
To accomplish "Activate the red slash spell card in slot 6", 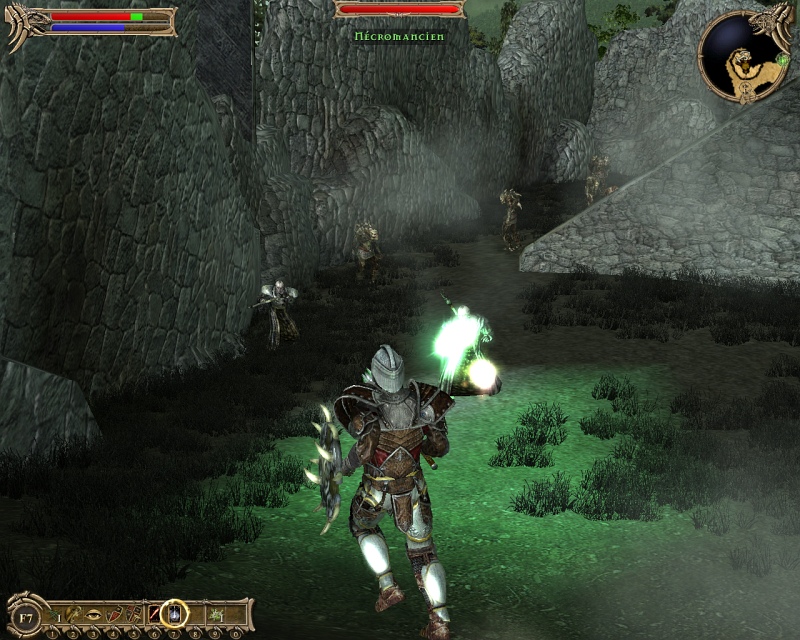I will pyautogui.click(x=155, y=612).
